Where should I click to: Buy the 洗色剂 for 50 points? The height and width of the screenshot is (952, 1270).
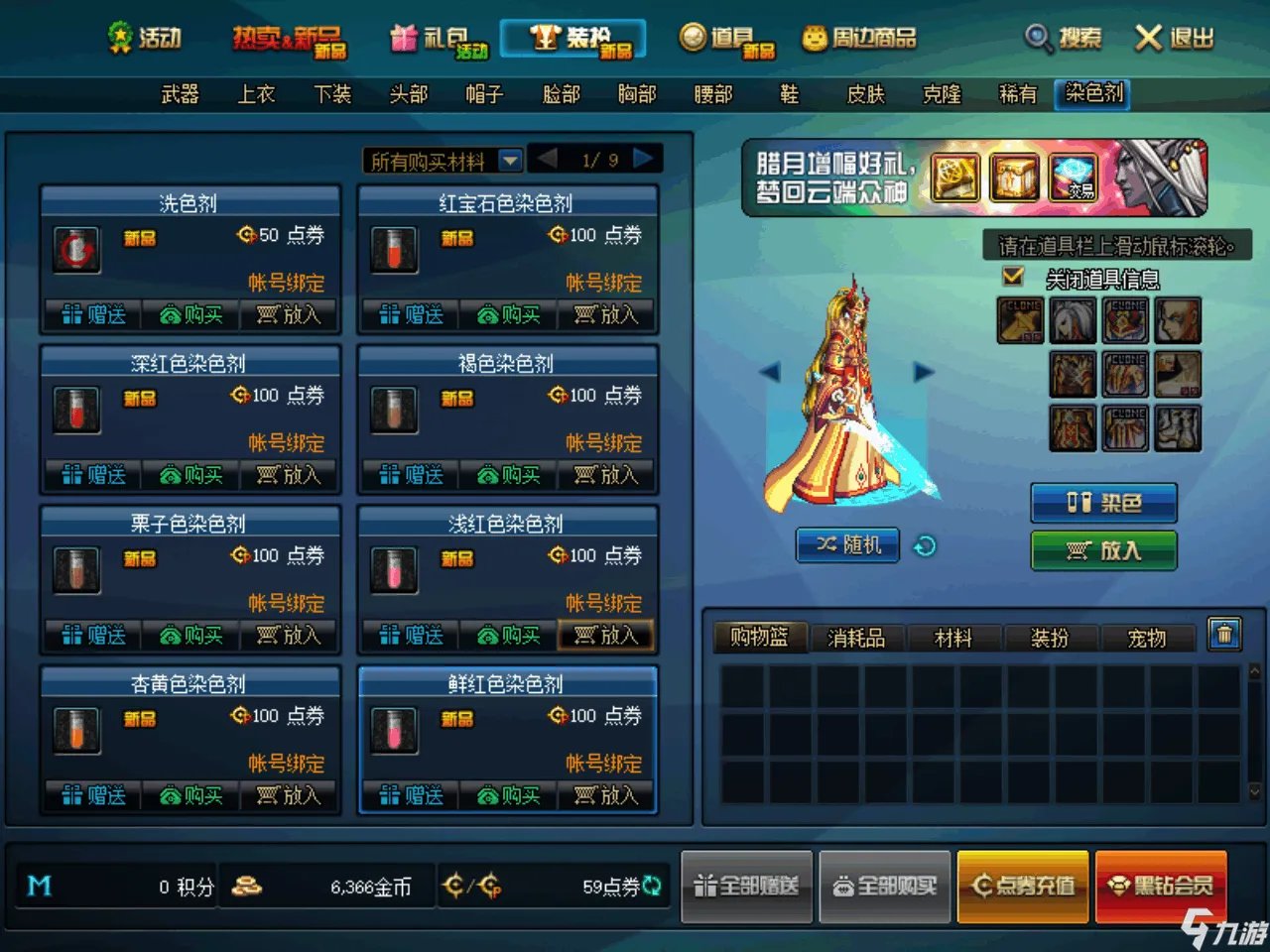(191, 315)
